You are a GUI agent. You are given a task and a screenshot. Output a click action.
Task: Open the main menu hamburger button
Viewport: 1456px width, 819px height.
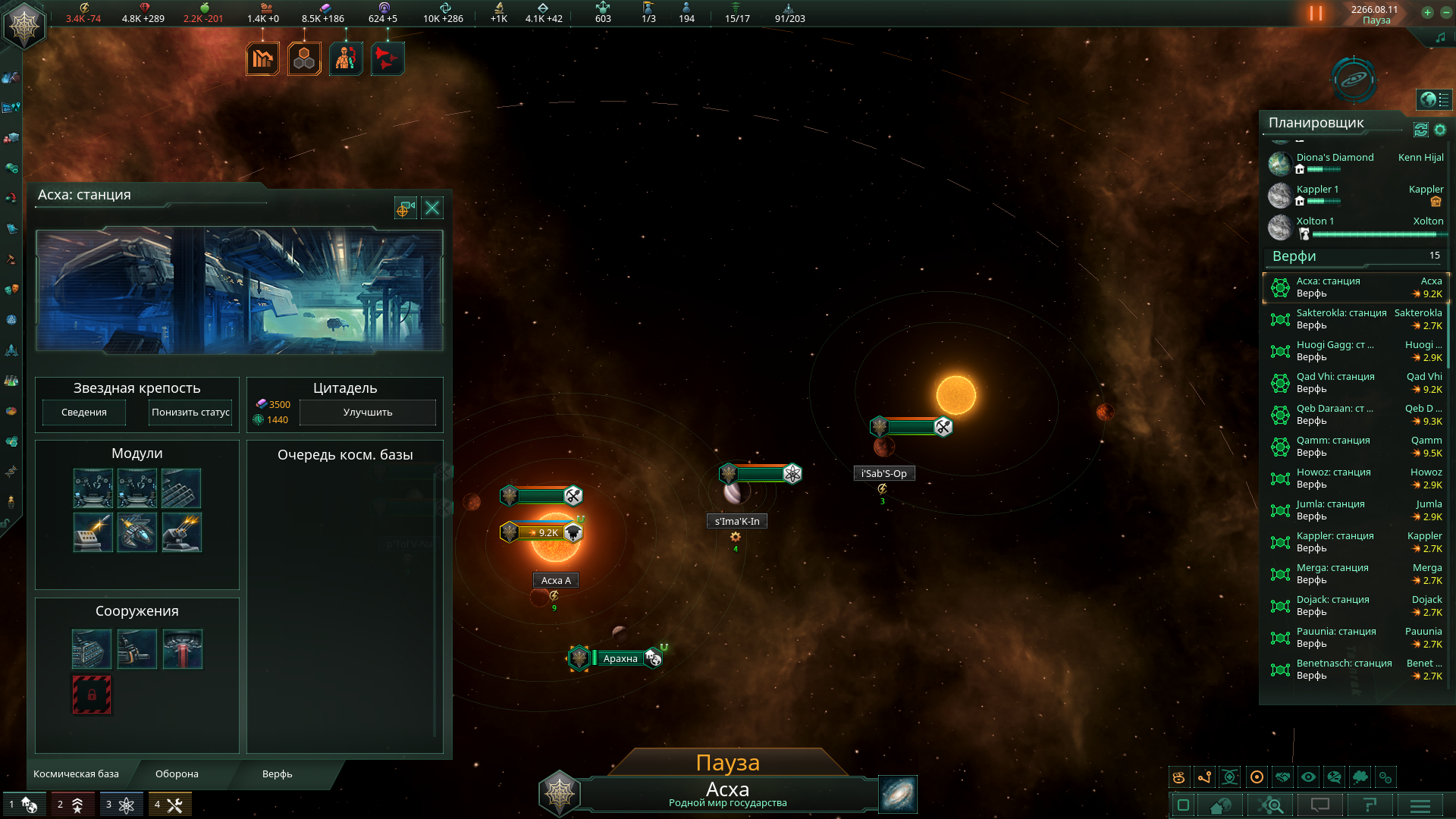coord(1420,805)
